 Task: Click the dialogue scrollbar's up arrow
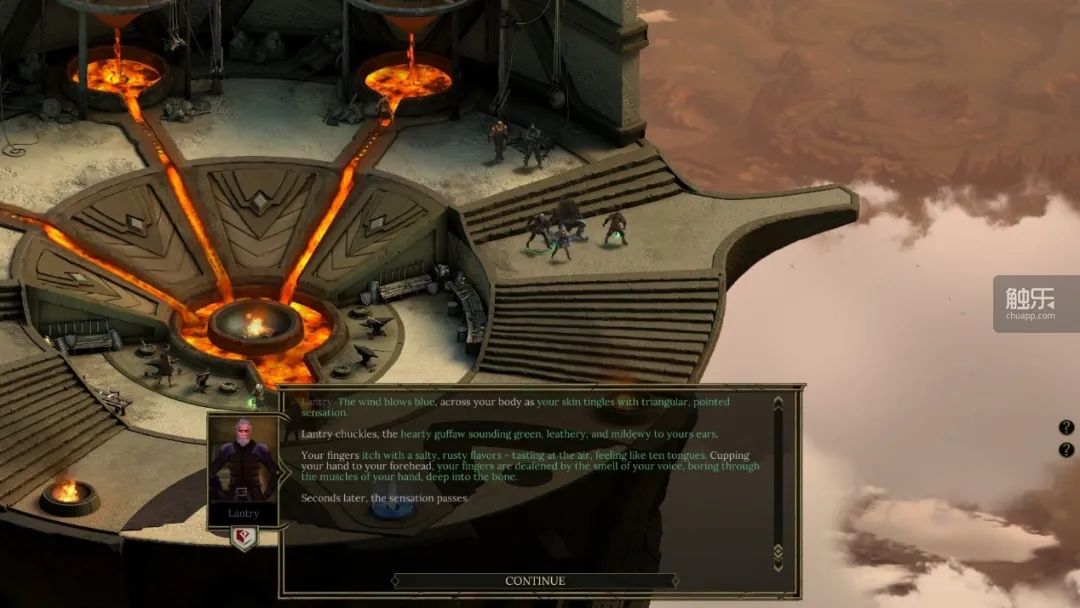tap(778, 401)
